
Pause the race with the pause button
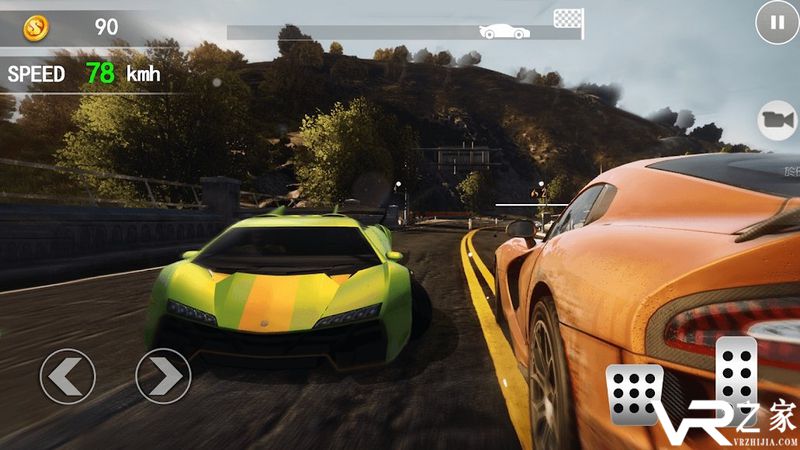(x=775, y=22)
